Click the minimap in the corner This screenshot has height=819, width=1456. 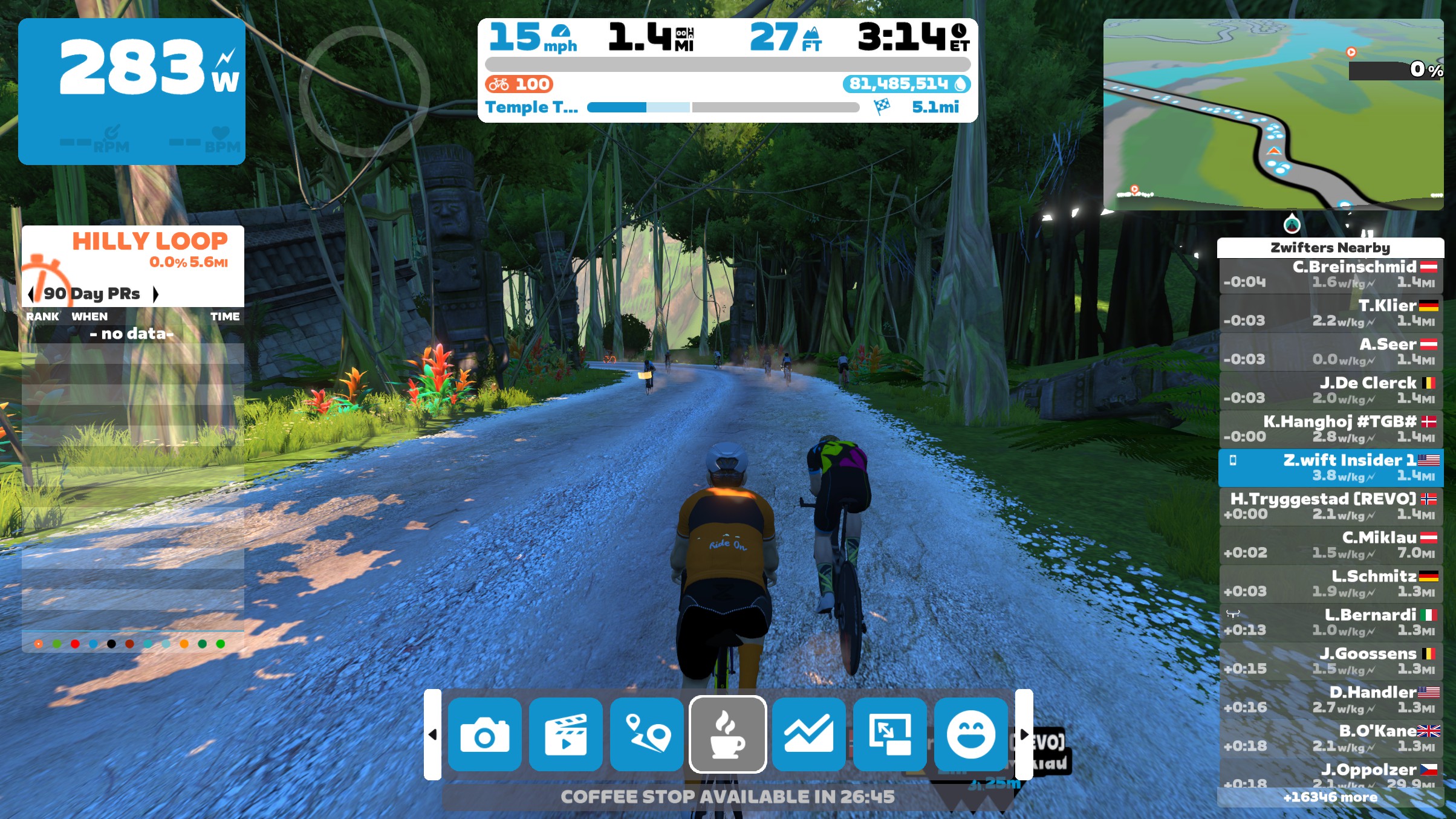click(x=1273, y=115)
